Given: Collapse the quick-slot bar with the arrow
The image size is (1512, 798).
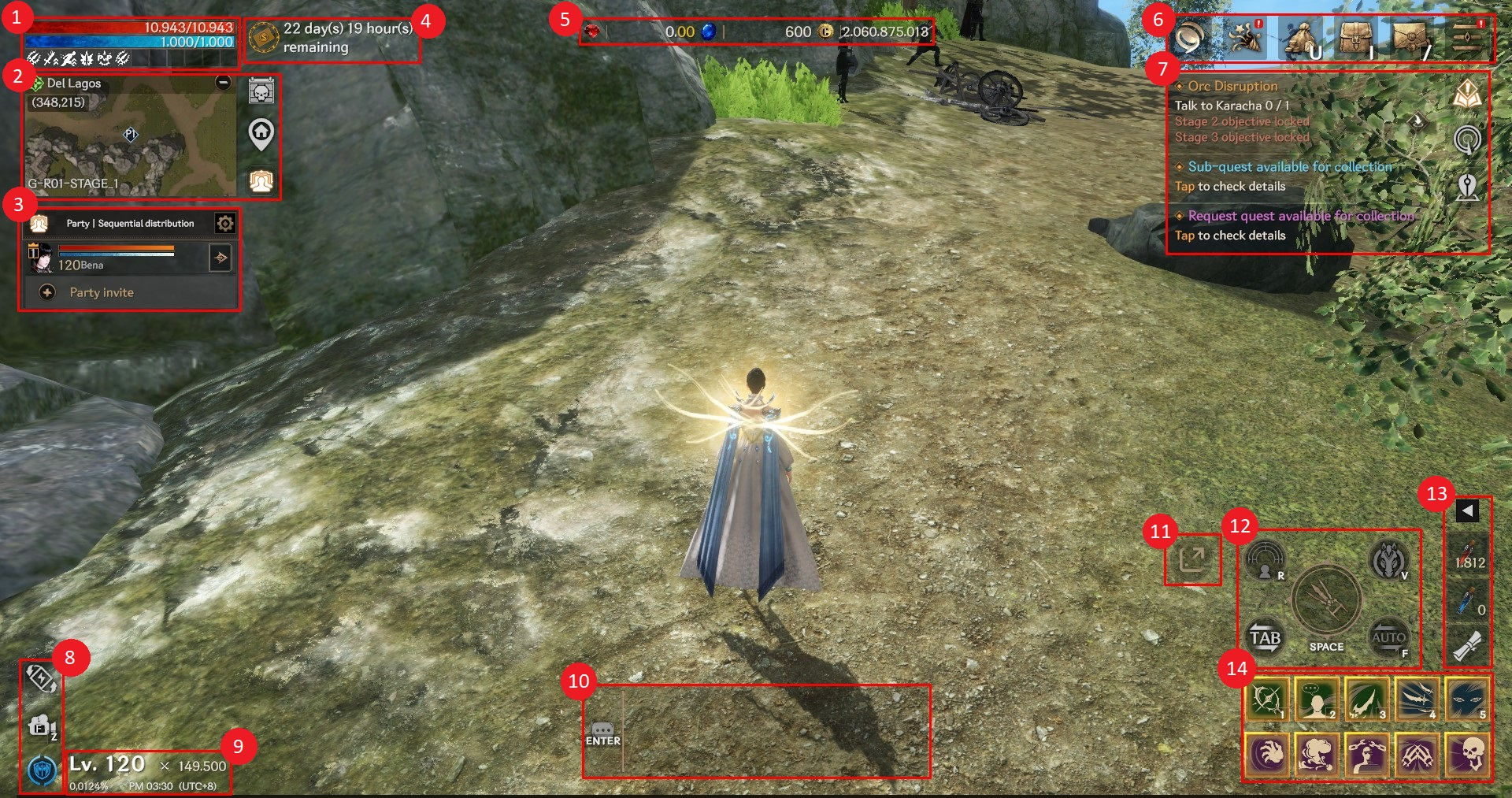Looking at the screenshot, I should [x=1467, y=511].
